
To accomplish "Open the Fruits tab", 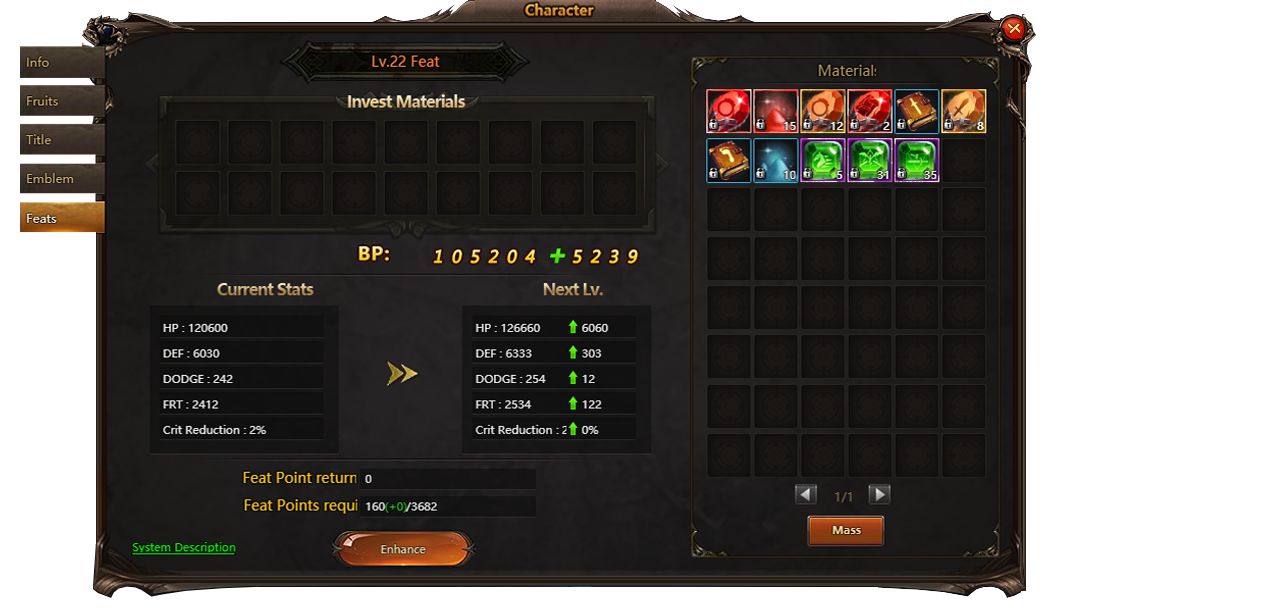I will (60, 101).
